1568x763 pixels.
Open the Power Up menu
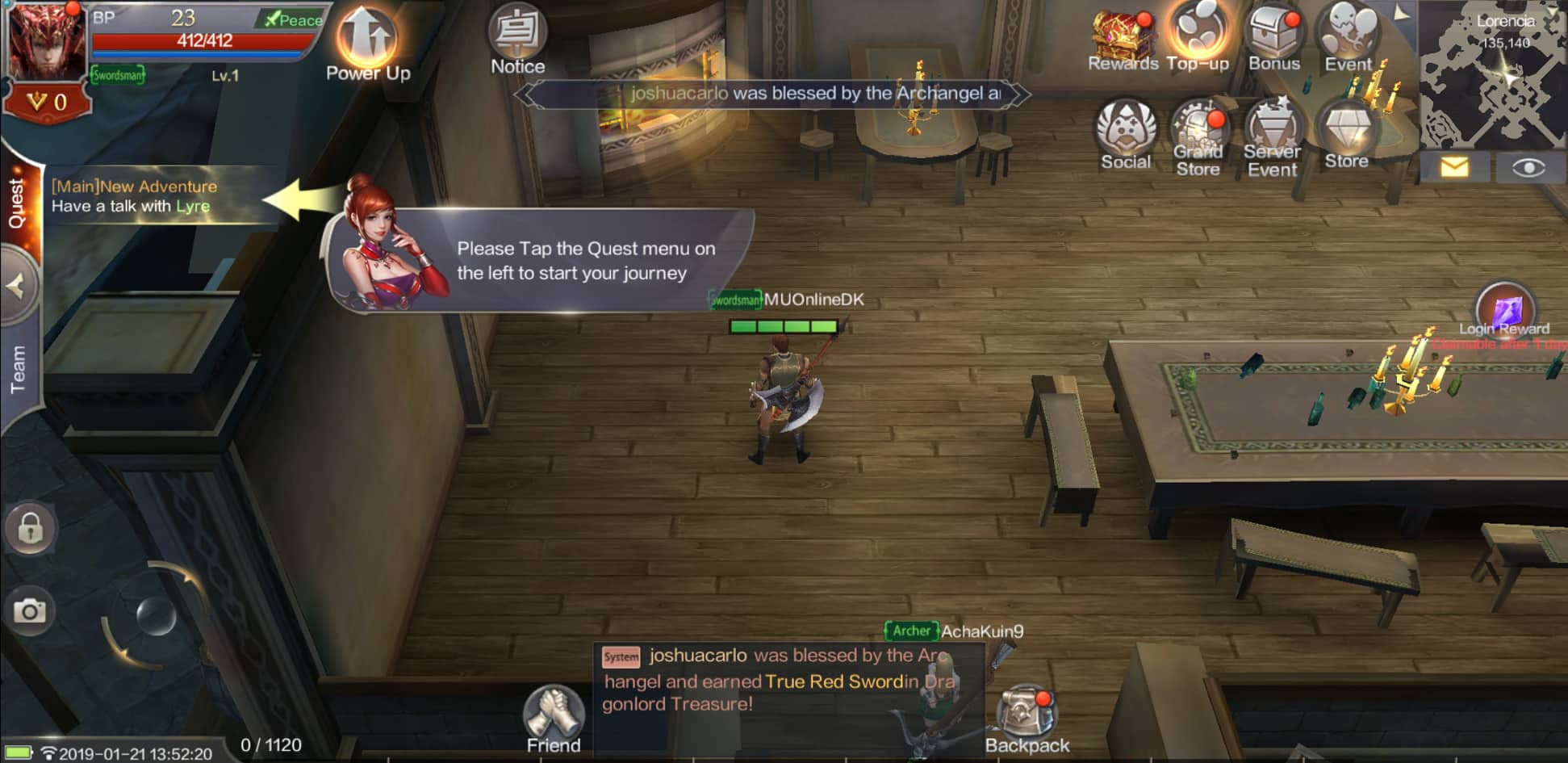[x=366, y=36]
